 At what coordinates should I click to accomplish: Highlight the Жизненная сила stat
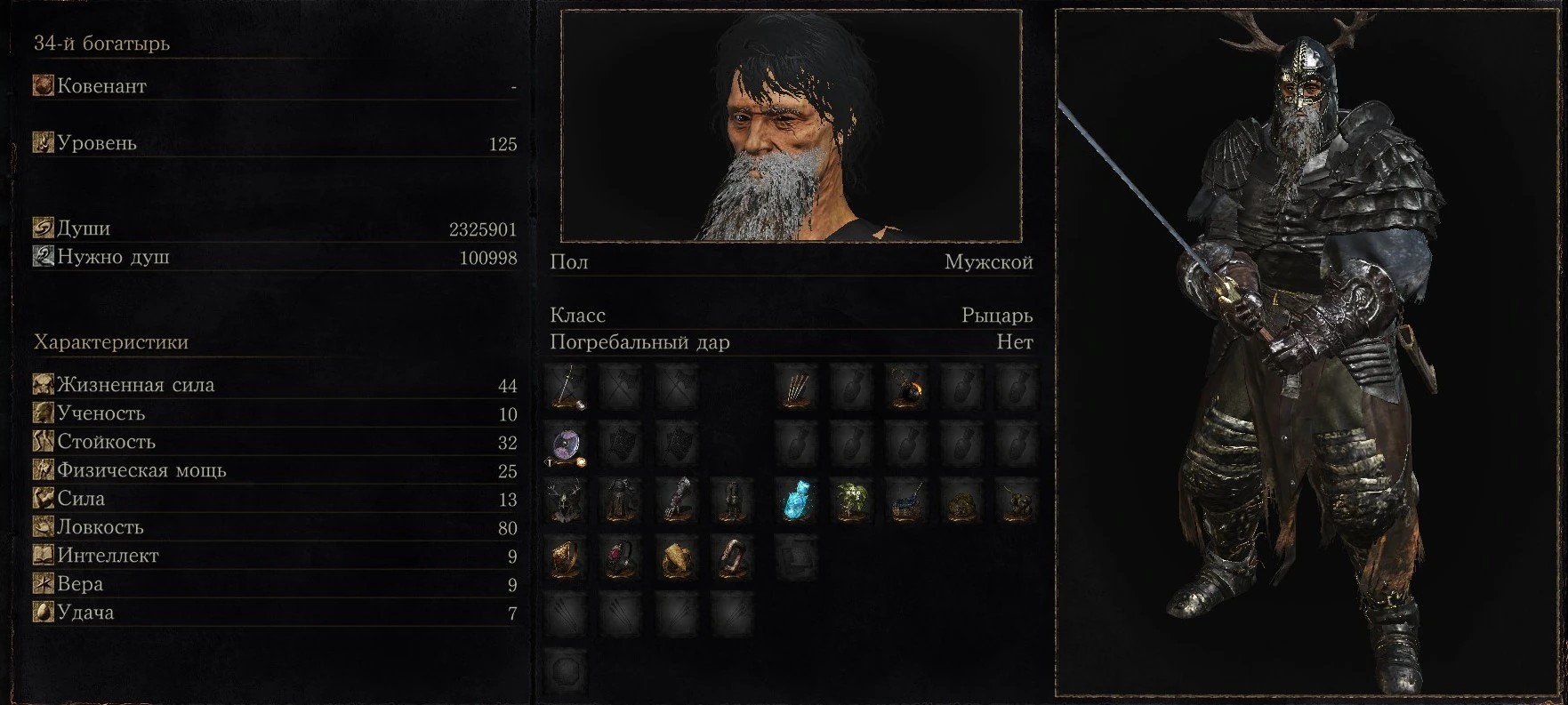pyautogui.click(x=274, y=385)
